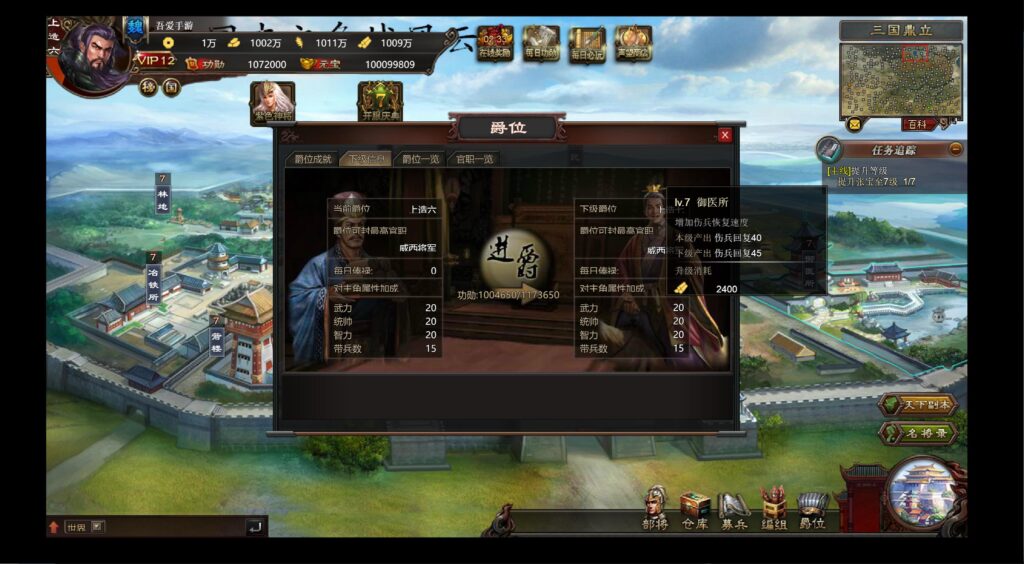The image size is (1024, 564).
Task: Open the 紫色神将 hero promotion icon
Action: pyautogui.click(x=273, y=102)
